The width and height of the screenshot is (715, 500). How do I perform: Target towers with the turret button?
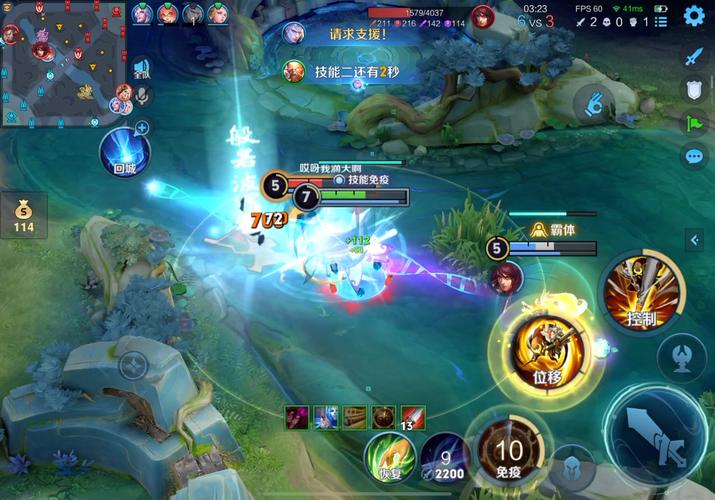(x=681, y=357)
